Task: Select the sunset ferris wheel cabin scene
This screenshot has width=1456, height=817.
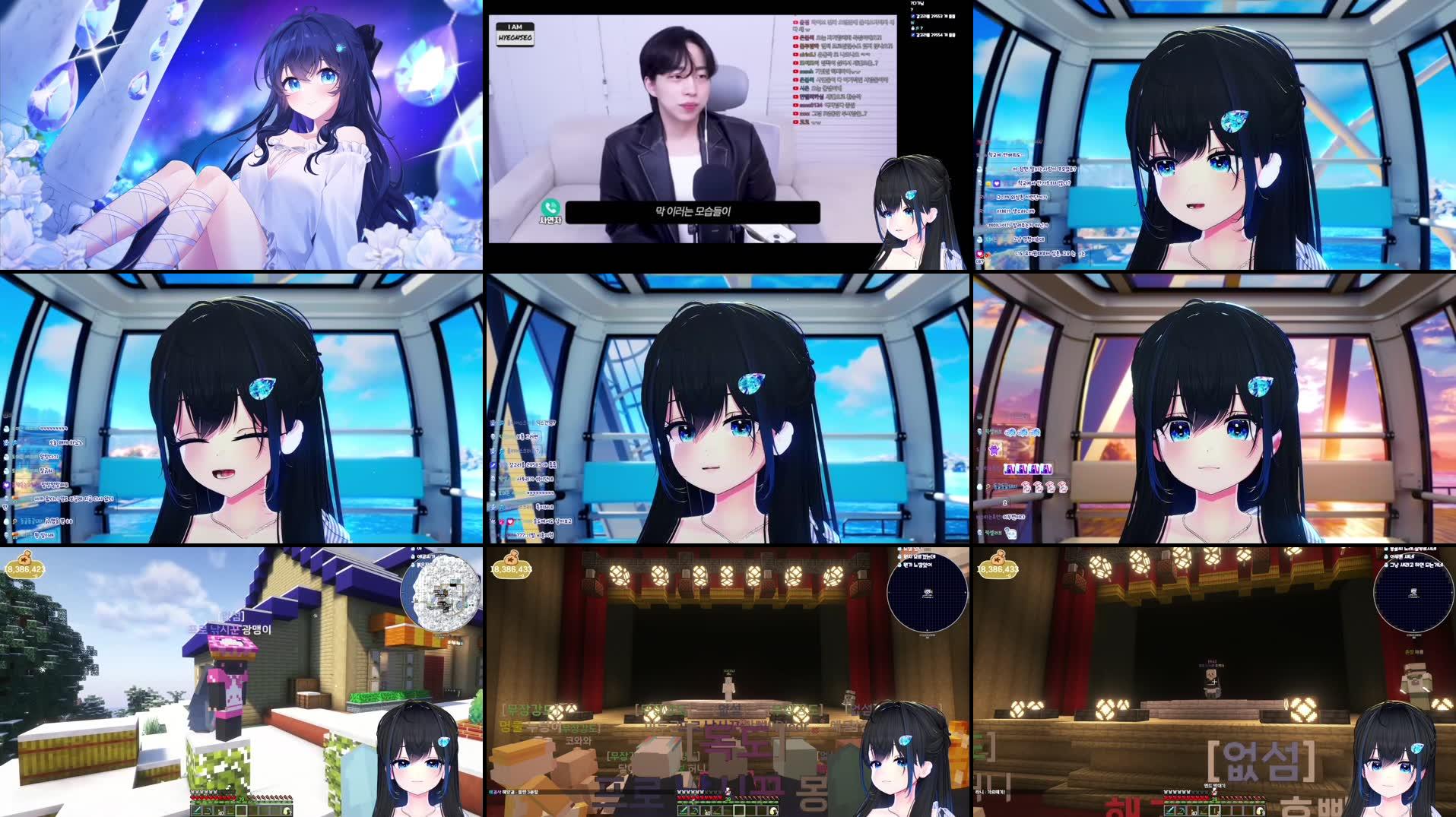Action: click(1213, 408)
